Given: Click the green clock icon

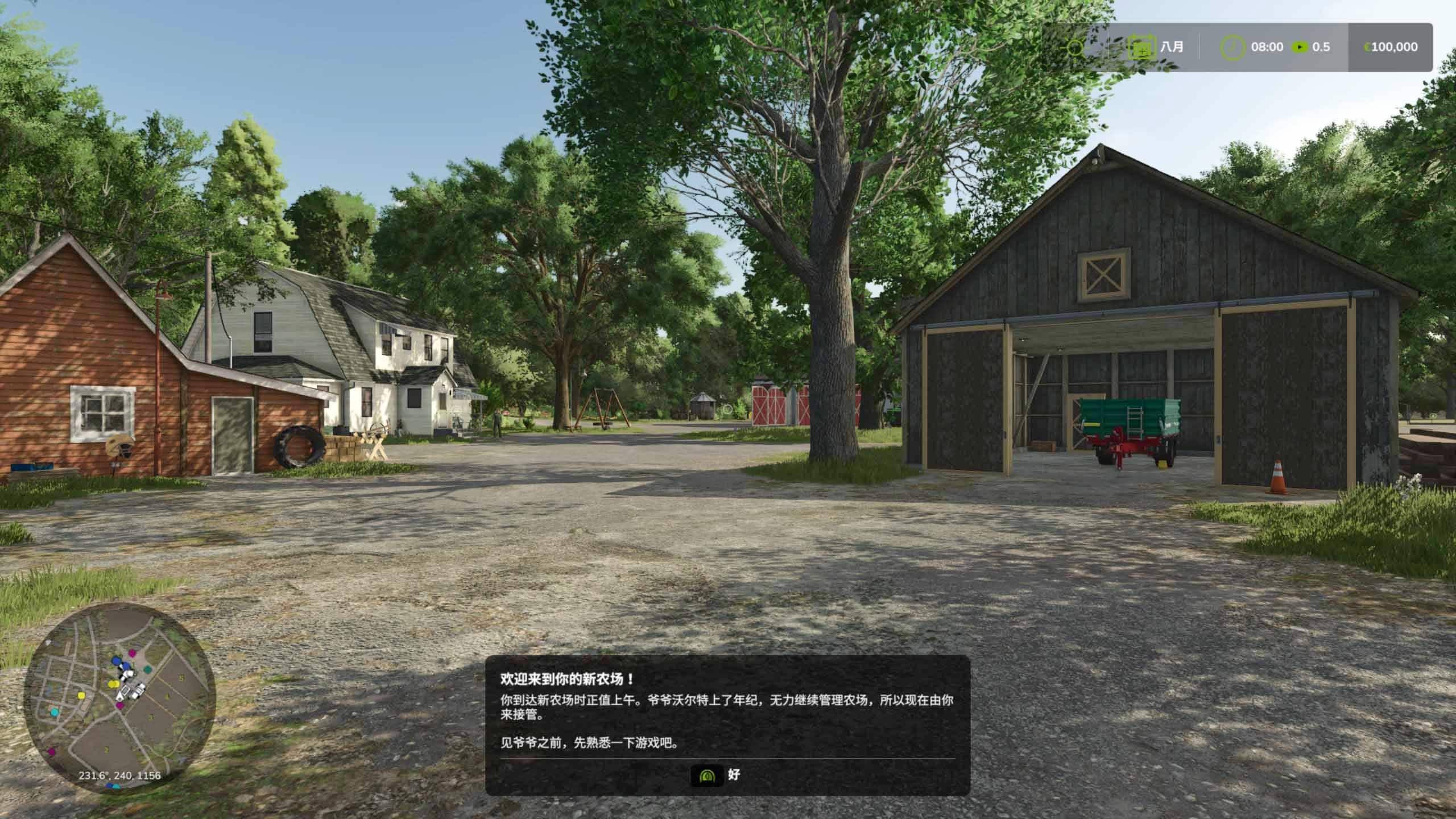Looking at the screenshot, I should 1232,47.
